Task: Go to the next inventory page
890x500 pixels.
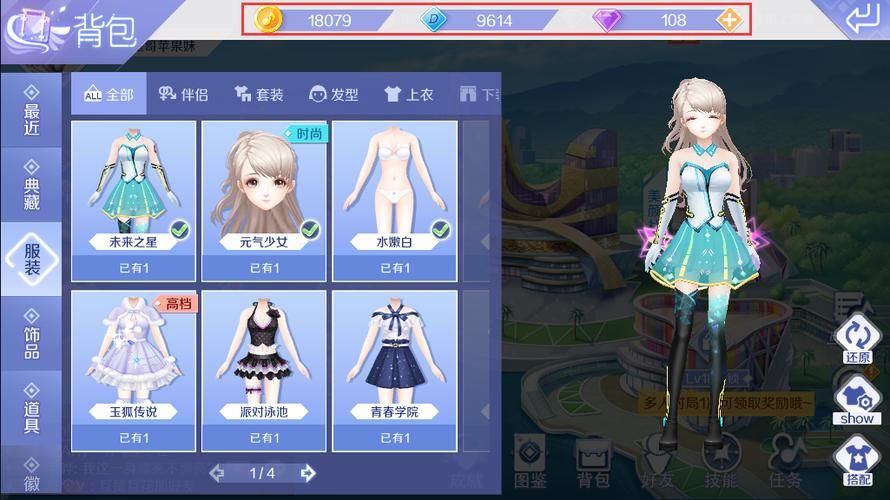Action: pyautogui.click(x=307, y=472)
